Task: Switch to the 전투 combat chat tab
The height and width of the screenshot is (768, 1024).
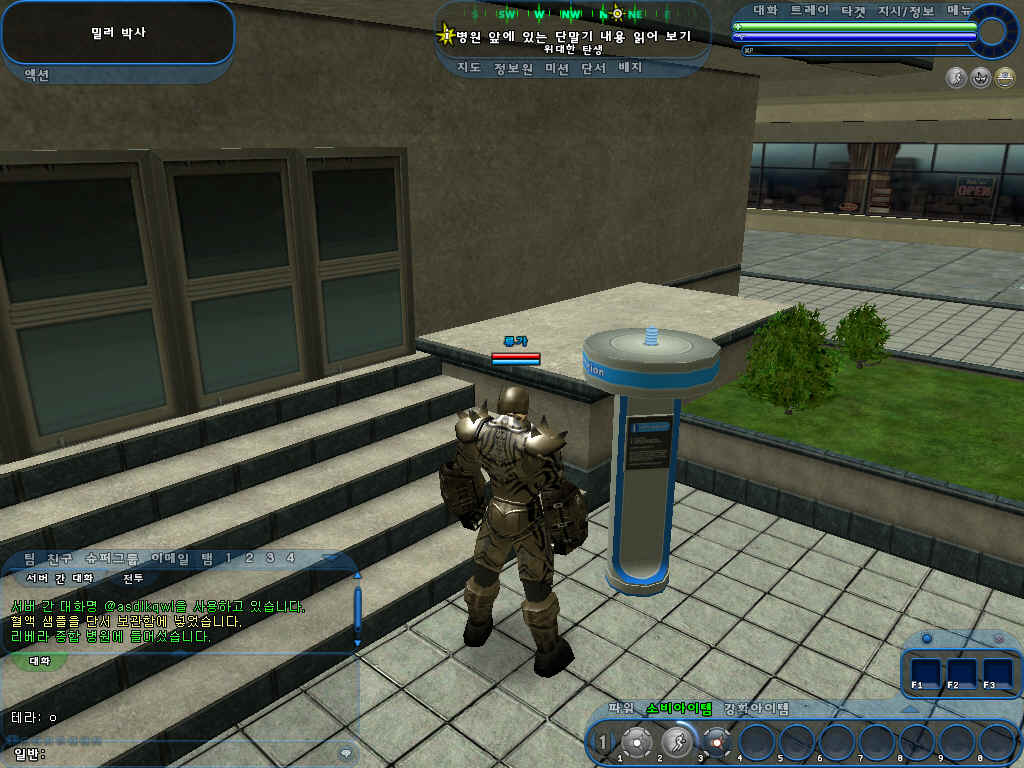Action: [133, 578]
